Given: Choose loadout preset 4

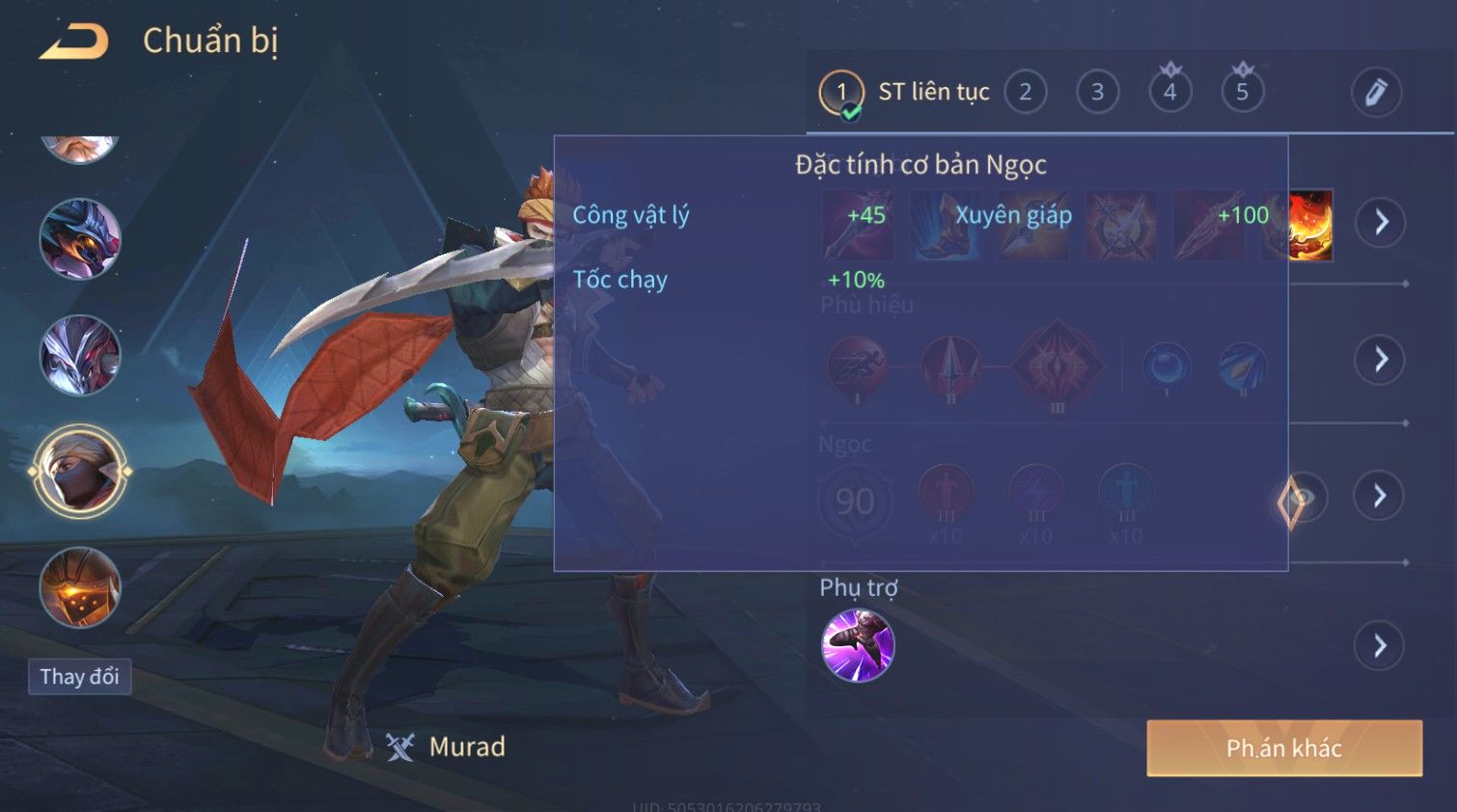Looking at the screenshot, I should point(1169,93).
